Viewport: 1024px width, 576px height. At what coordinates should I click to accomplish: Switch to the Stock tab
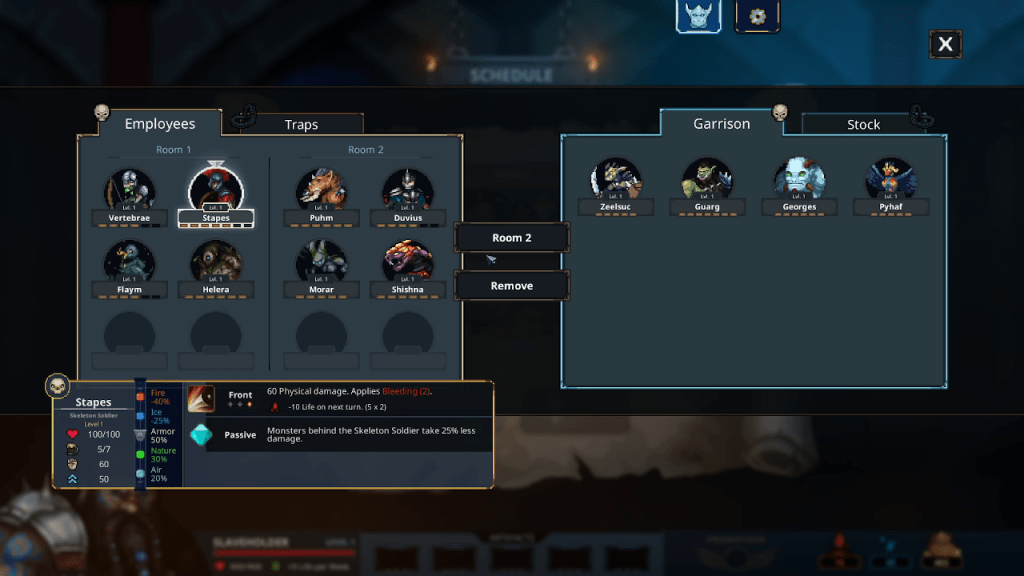click(x=863, y=125)
